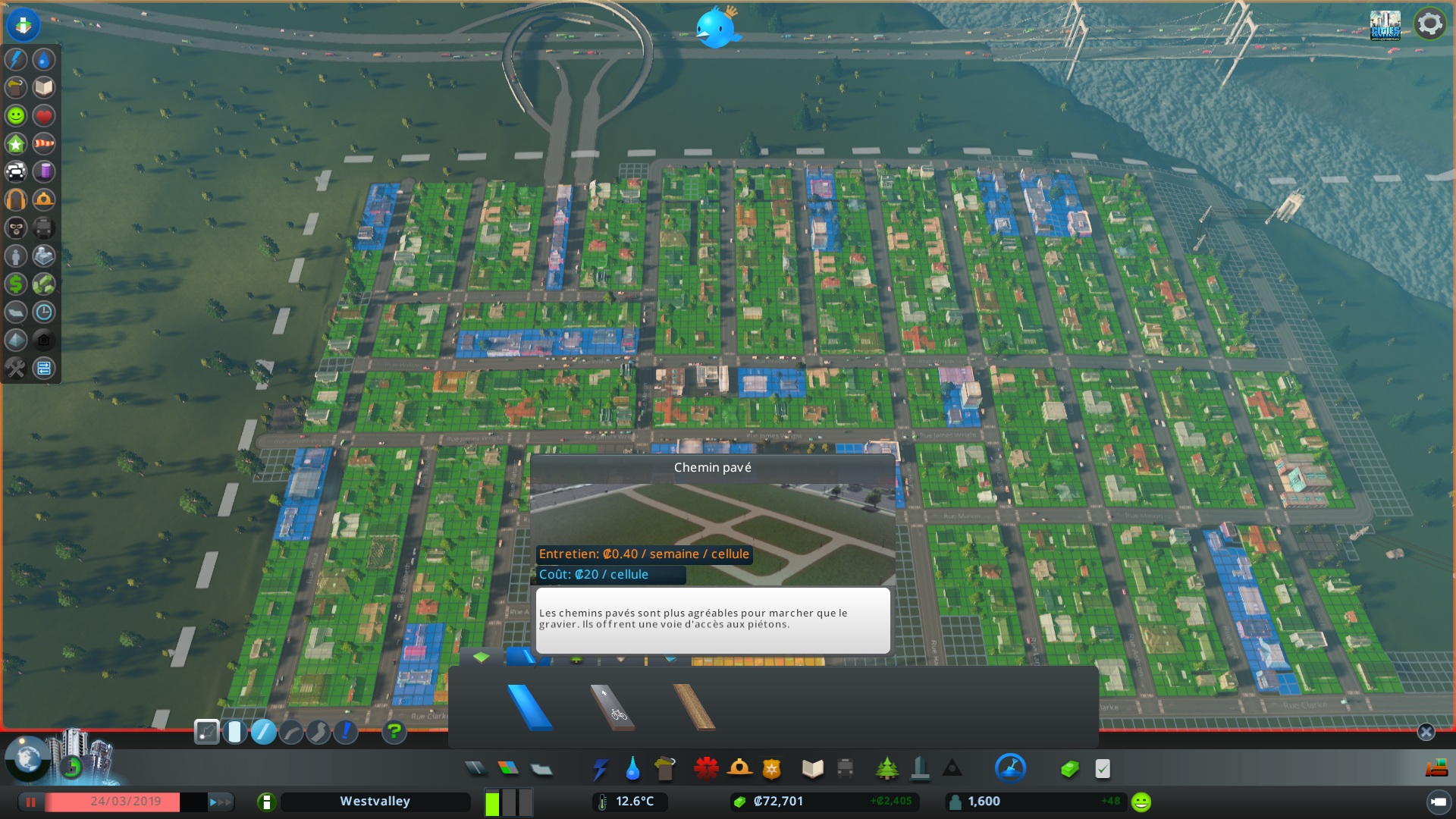Open the public transport panel

point(846,768)
